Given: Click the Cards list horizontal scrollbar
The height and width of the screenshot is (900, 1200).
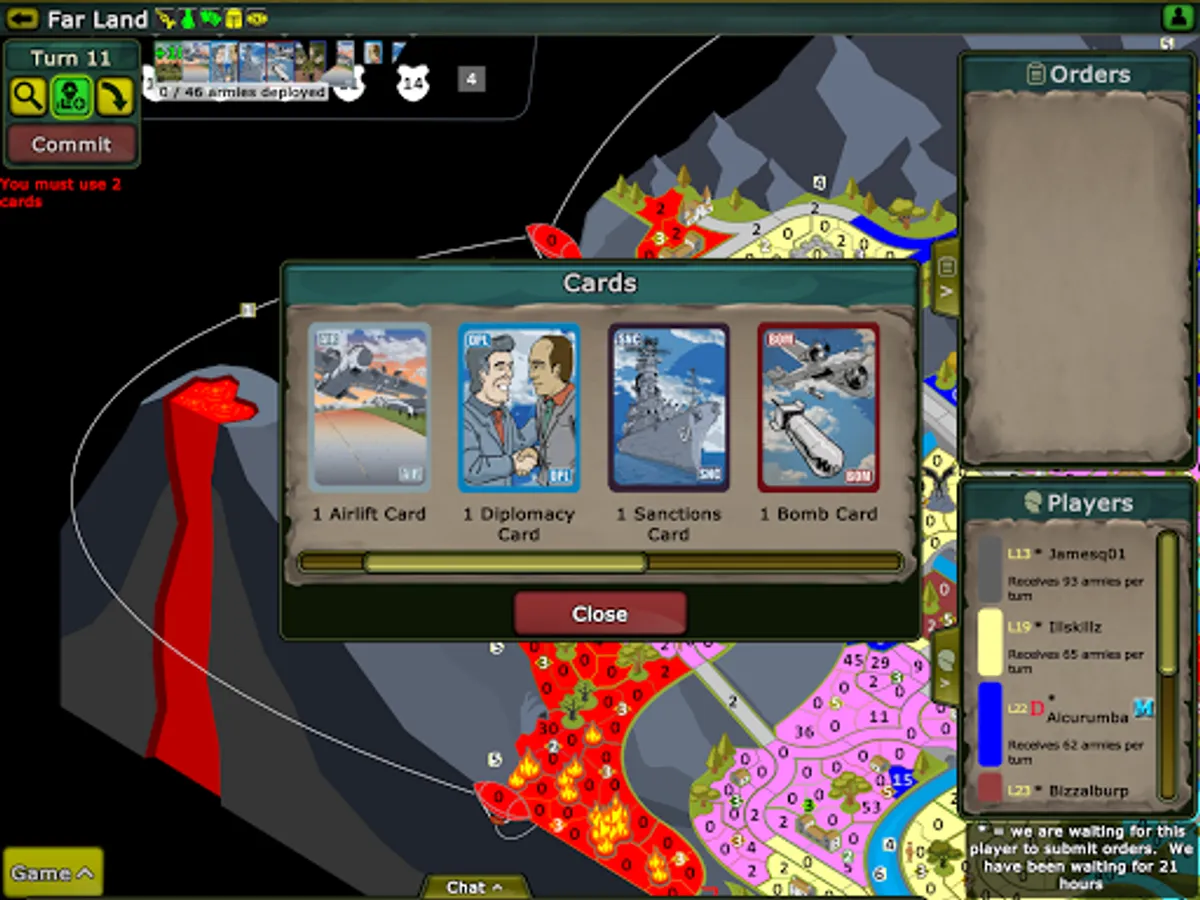Looking at the screenshot, I should pyautogui.click(x=505, y=563).
